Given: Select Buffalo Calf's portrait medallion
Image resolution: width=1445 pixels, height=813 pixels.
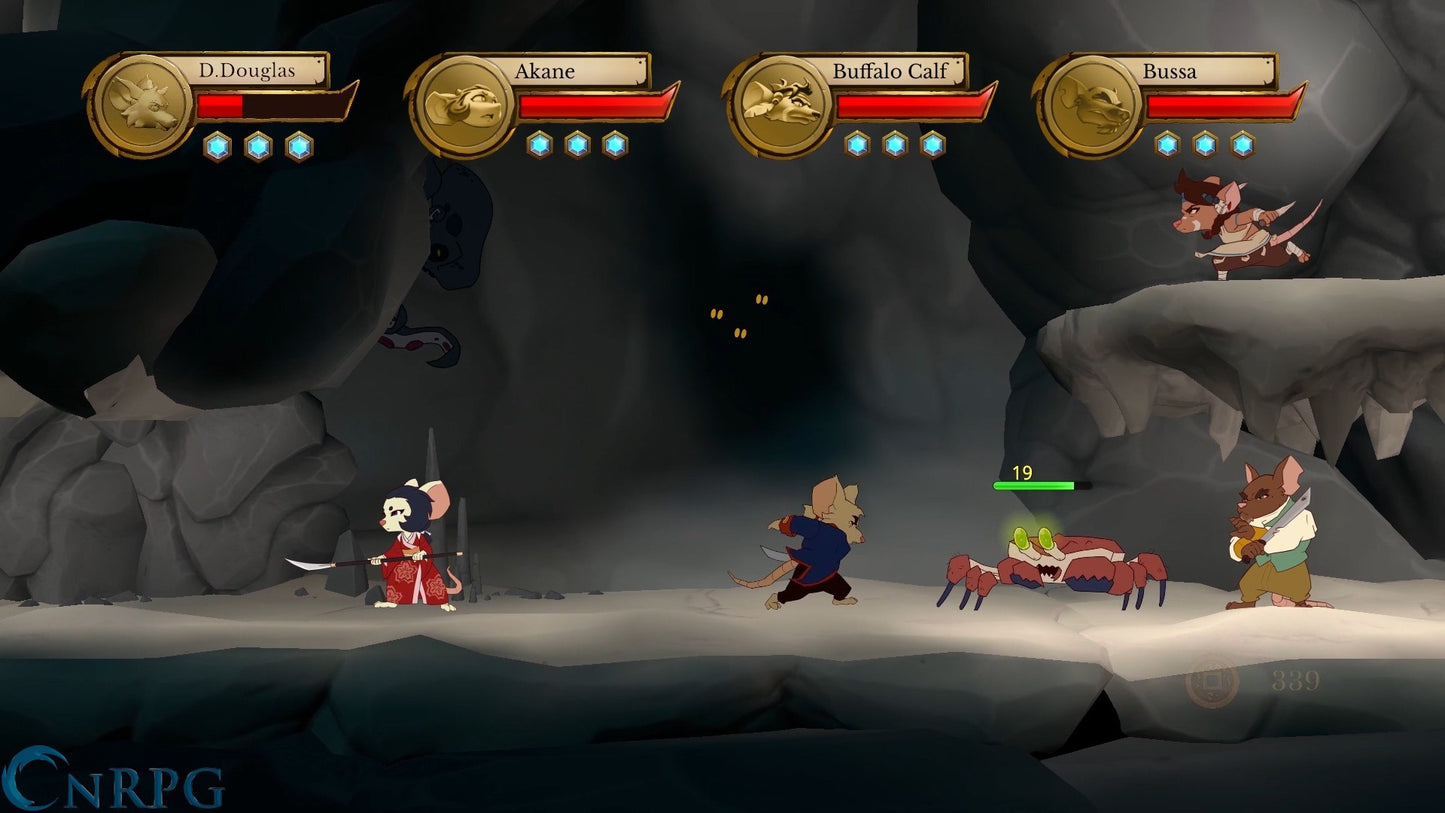Looking at the screenshot, I should coord(781,103).
